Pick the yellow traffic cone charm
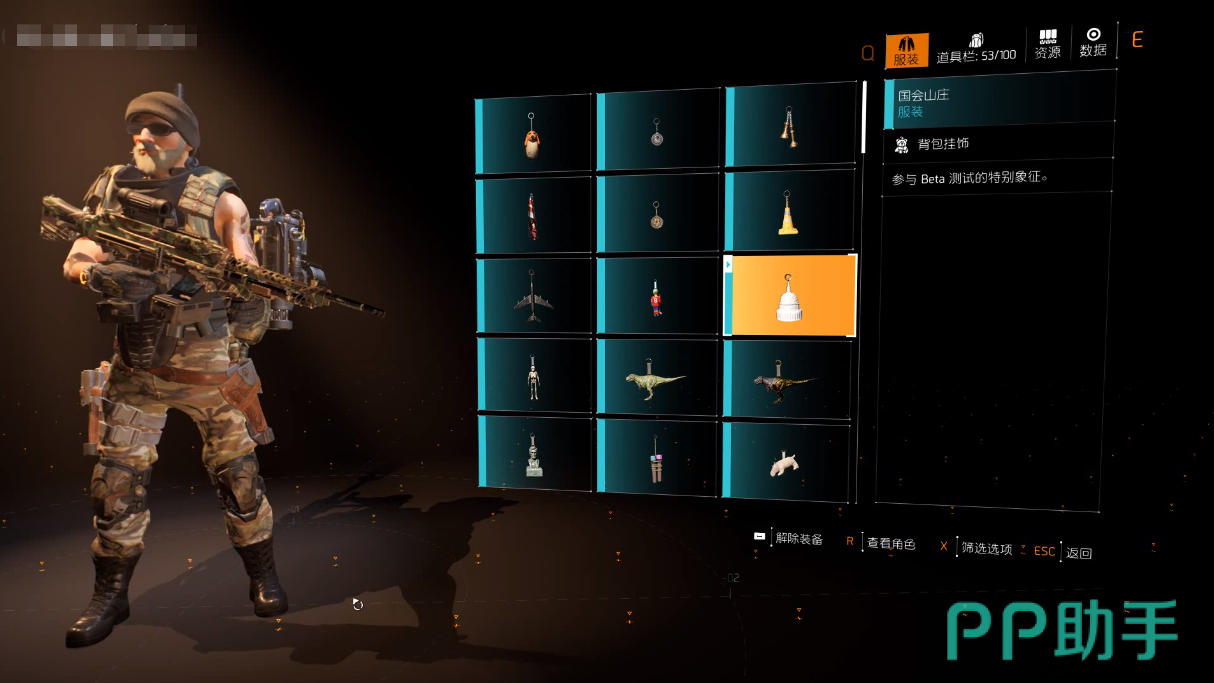 click(x=789, y=213)
